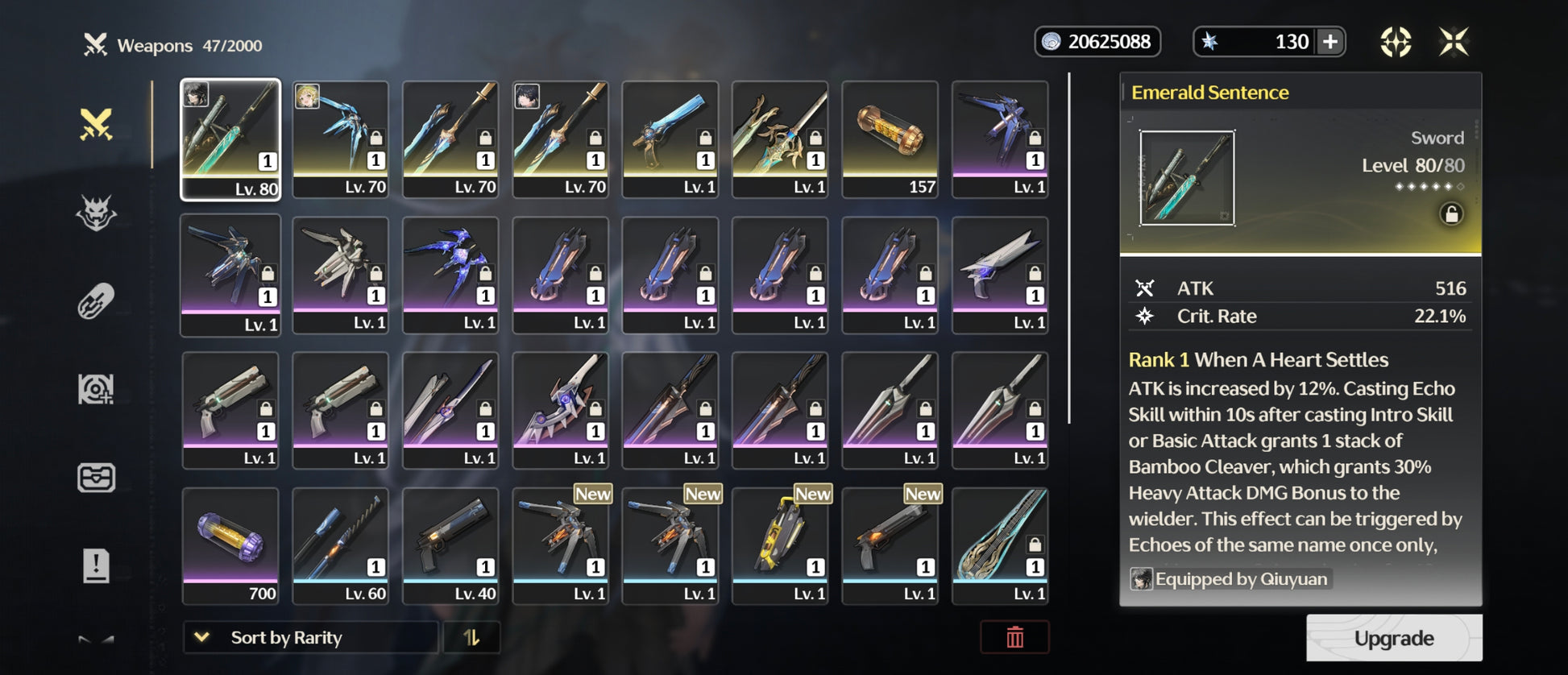Toggle the lock on Emerald Sentence details
Screen dimensions: 1568x675
click(x=1451, y=214)
